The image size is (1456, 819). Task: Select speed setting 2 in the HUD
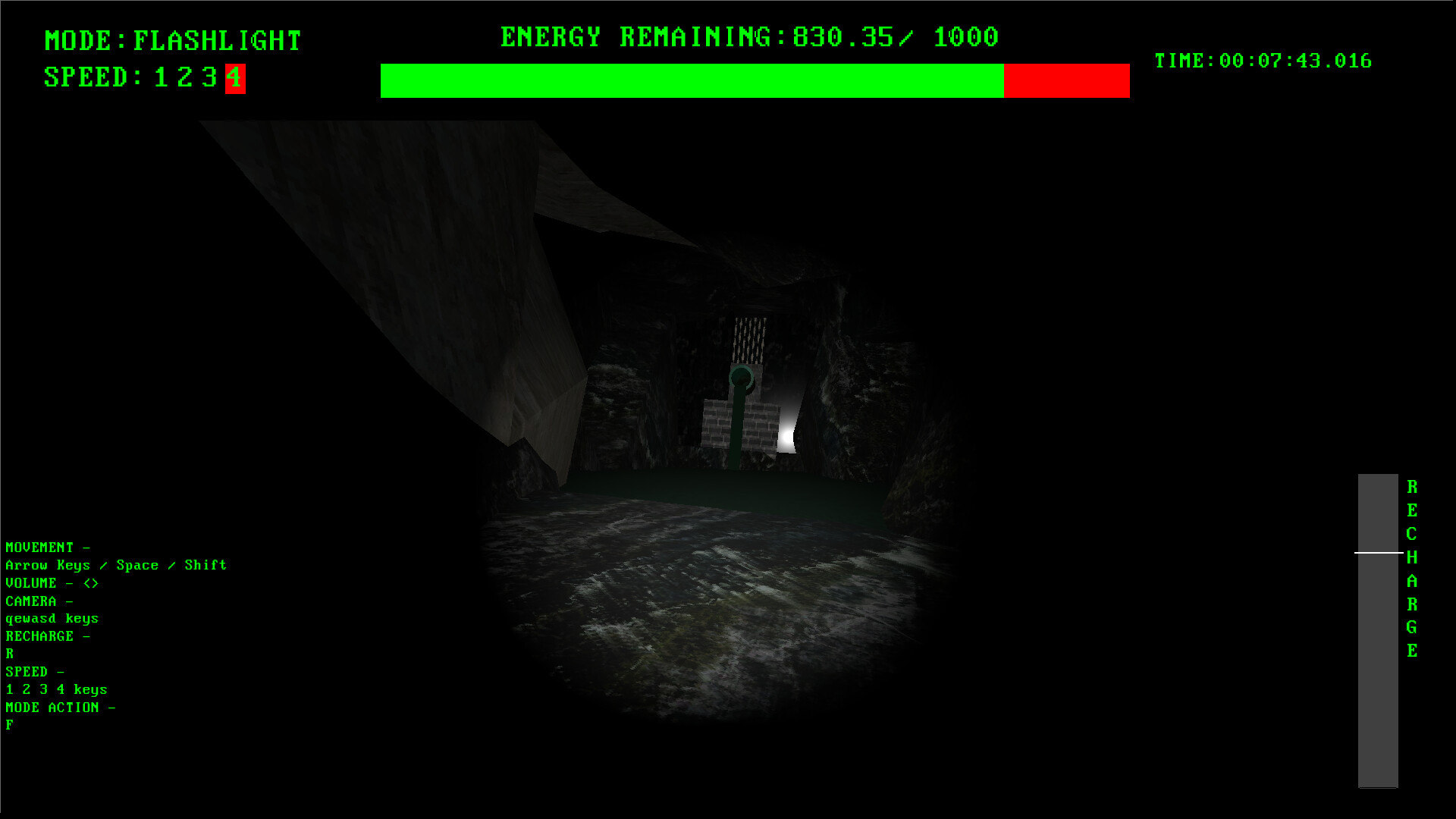click(x=184, y=78)
